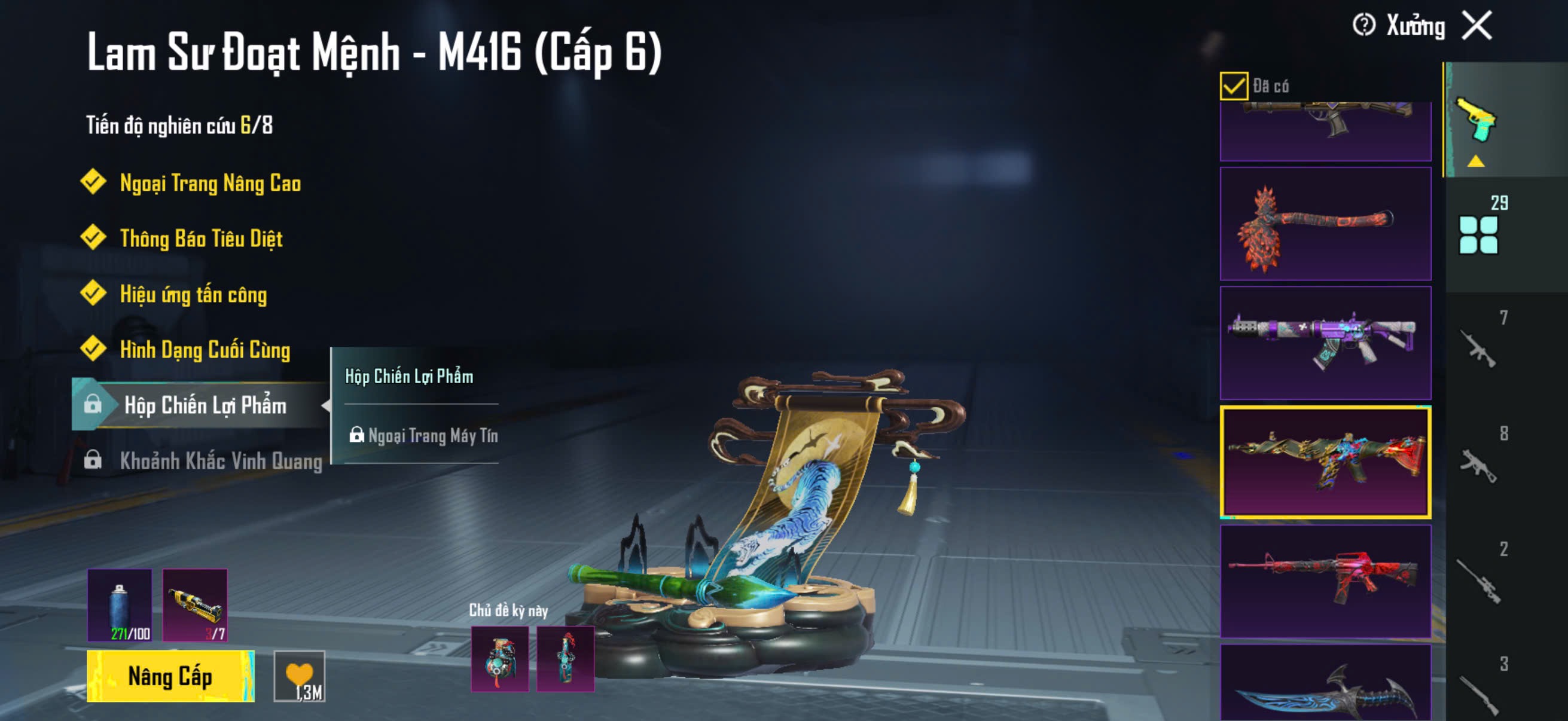The height and width of the screenshot is (721, 1568).
Task: Open the Hình Dạng Cuối Cùng level
Action: (205, 350)
